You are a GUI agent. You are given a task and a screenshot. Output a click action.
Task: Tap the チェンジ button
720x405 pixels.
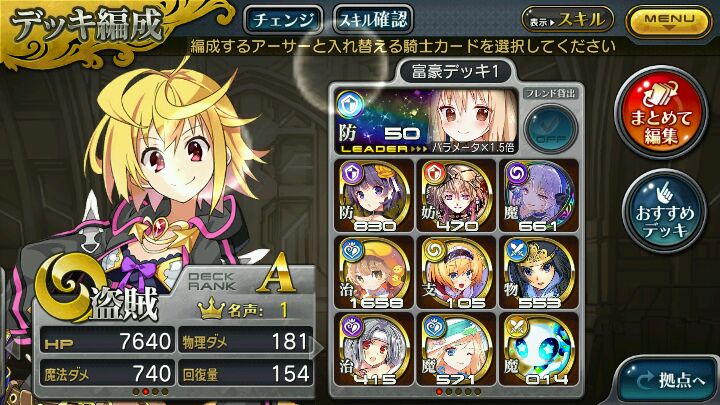(x=283, y=19)
